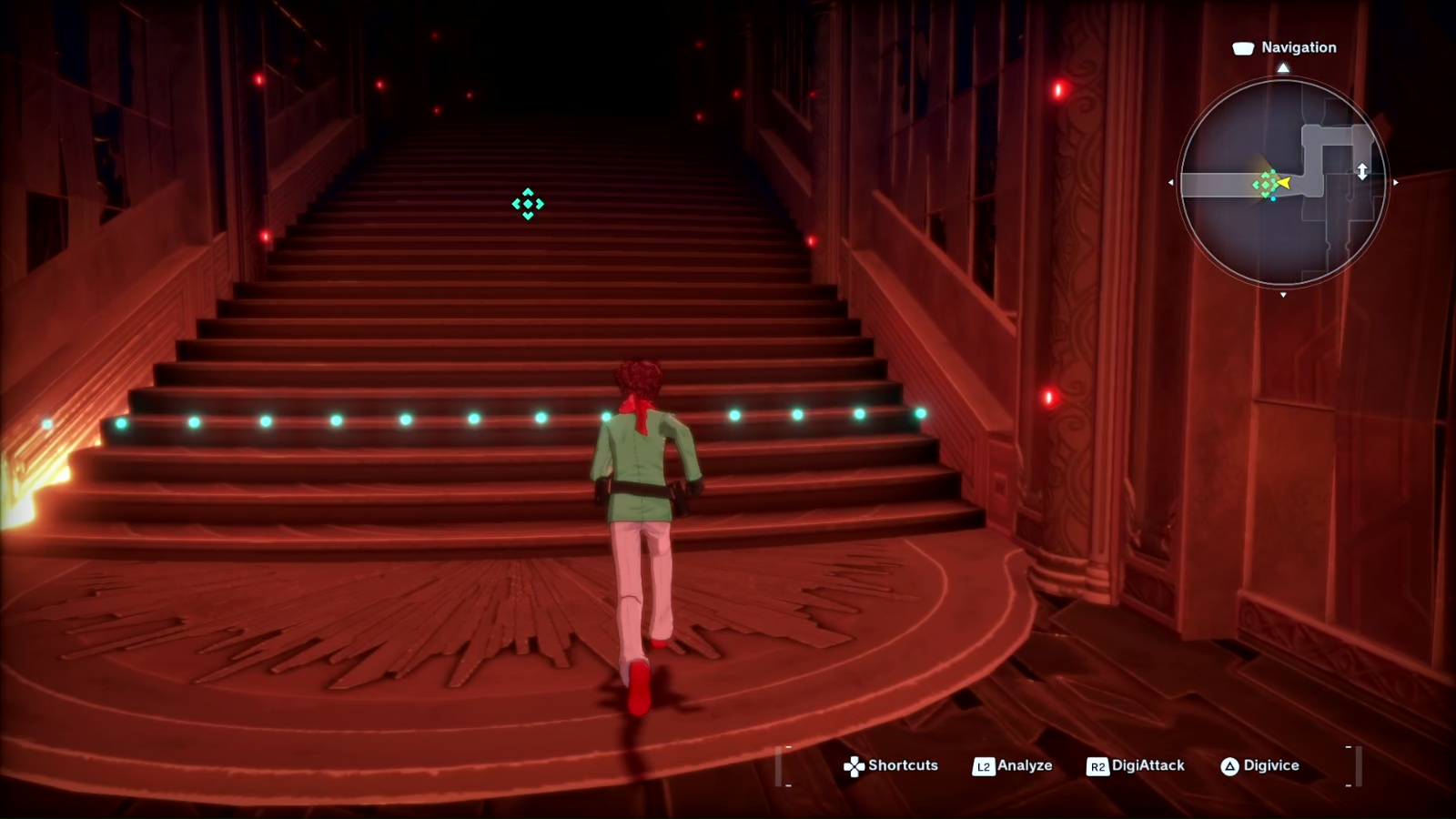The height and width of the screenshot is (819, 1456).
Task: Expand the map upward with the top arrow
Action: tap(1282, 66)
